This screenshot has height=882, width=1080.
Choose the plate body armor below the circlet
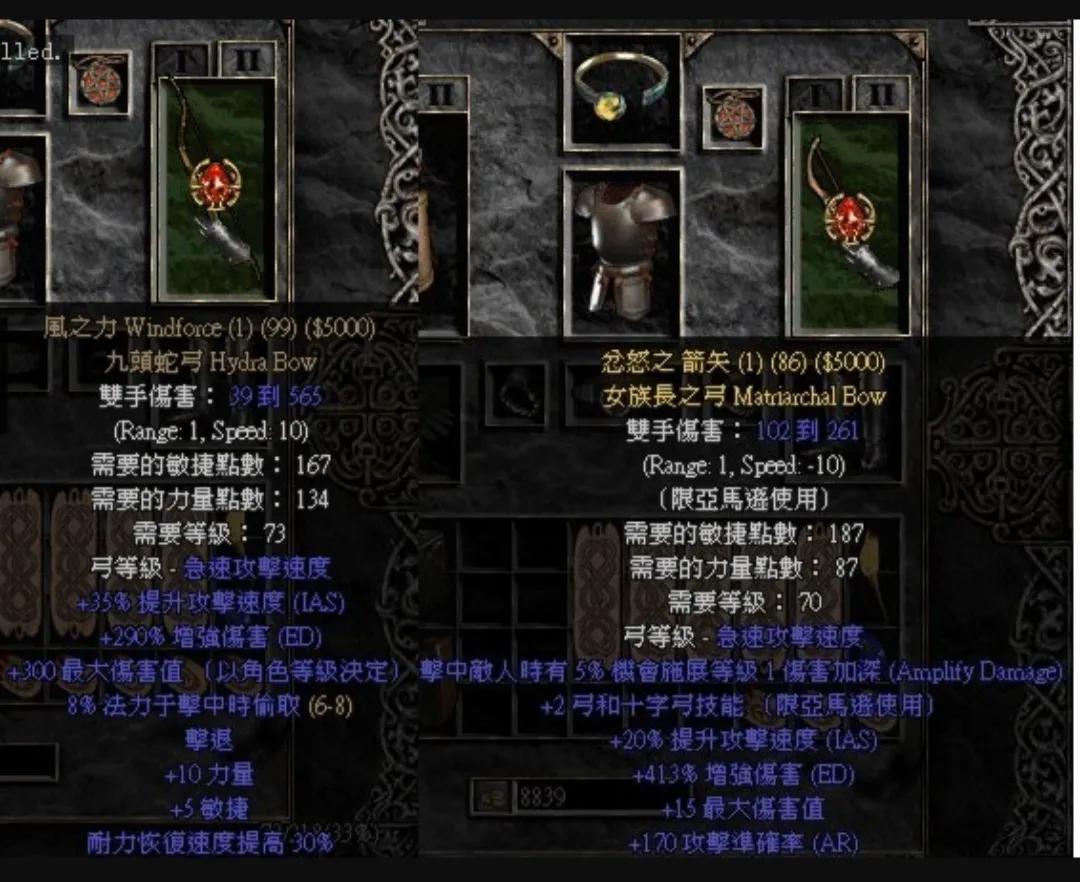tap(622, 250)
